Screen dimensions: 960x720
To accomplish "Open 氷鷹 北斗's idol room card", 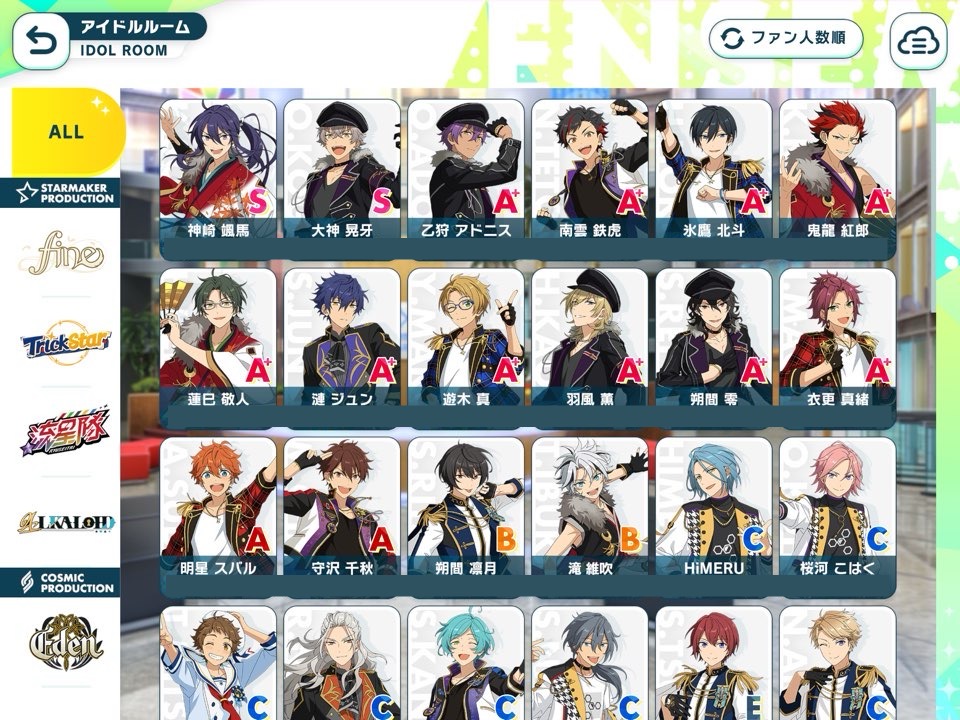I will pos(714,170).
